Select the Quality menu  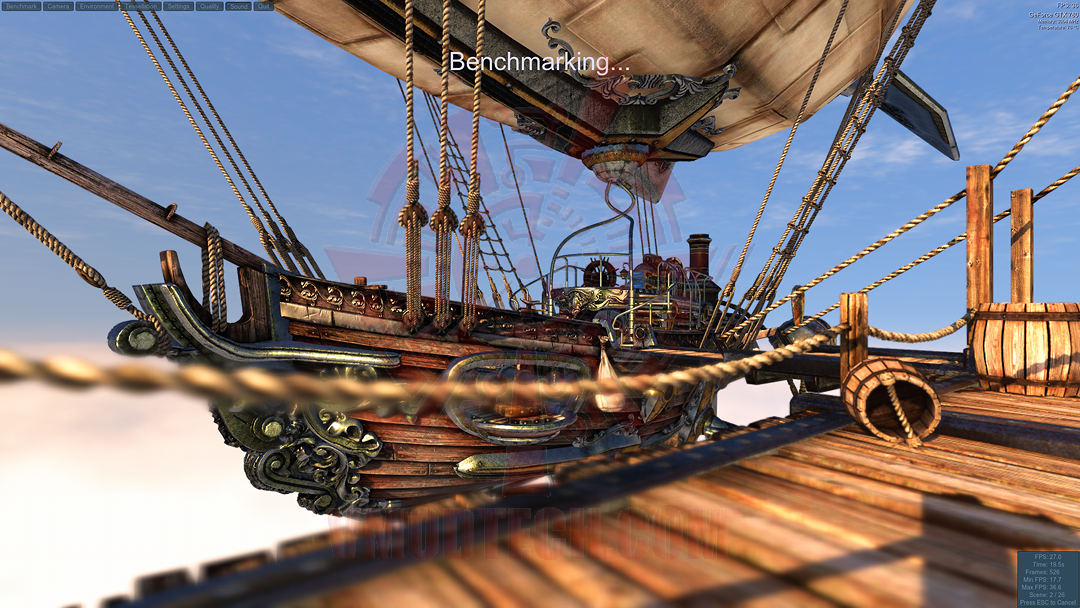pos(209,6)
